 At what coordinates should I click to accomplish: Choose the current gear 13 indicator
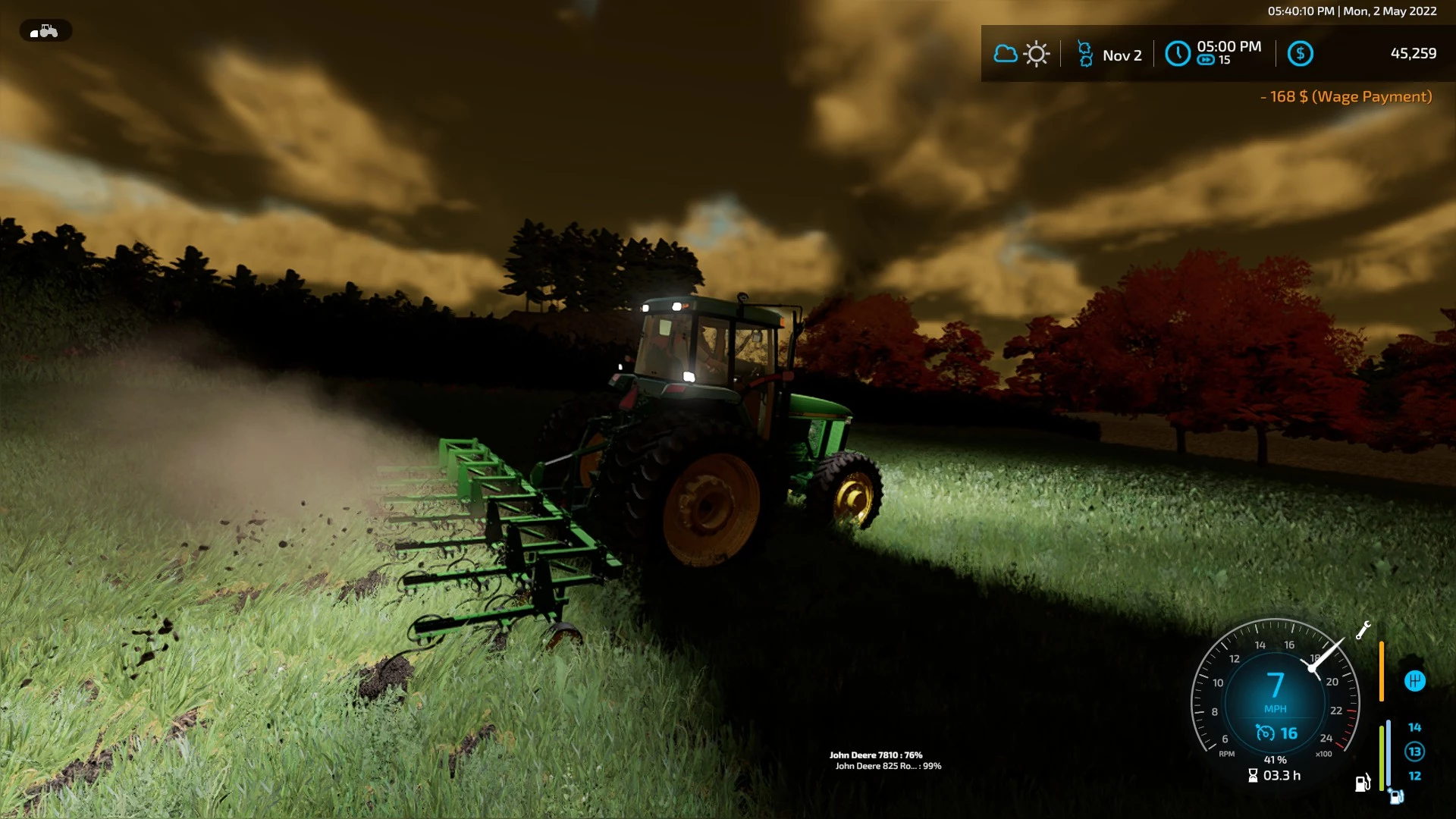coord(1414,752)
